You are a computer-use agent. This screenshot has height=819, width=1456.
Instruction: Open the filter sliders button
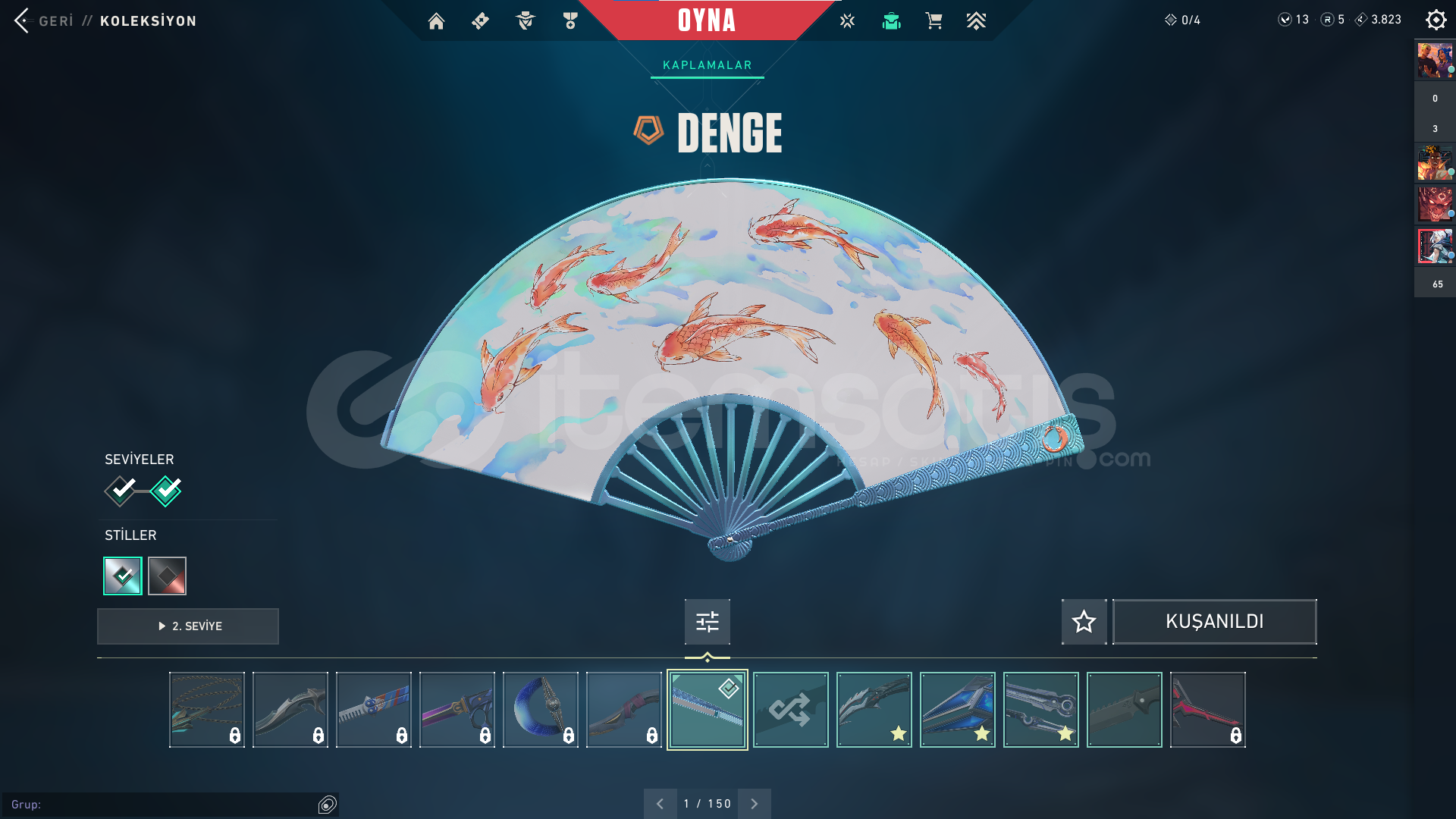(x=707, y=622)
